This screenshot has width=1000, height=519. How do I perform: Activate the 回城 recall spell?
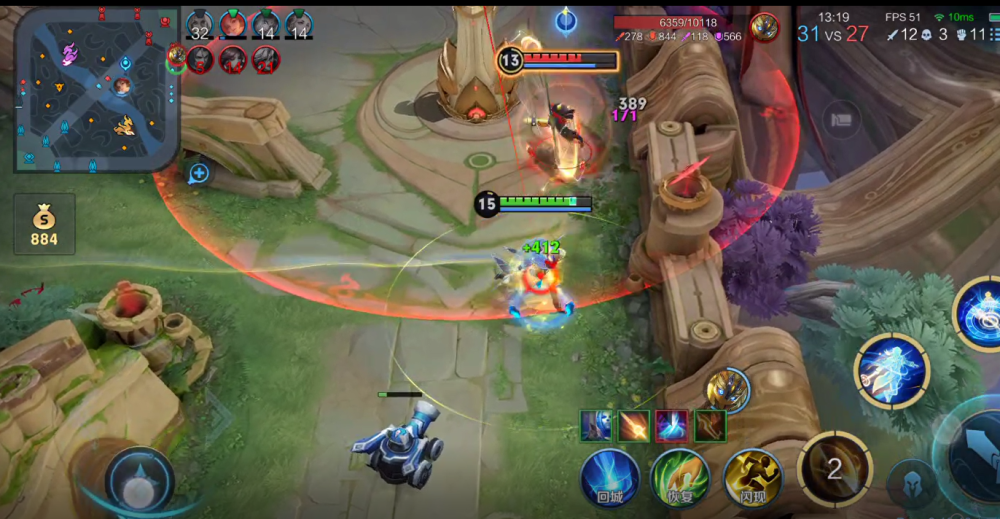610,477
